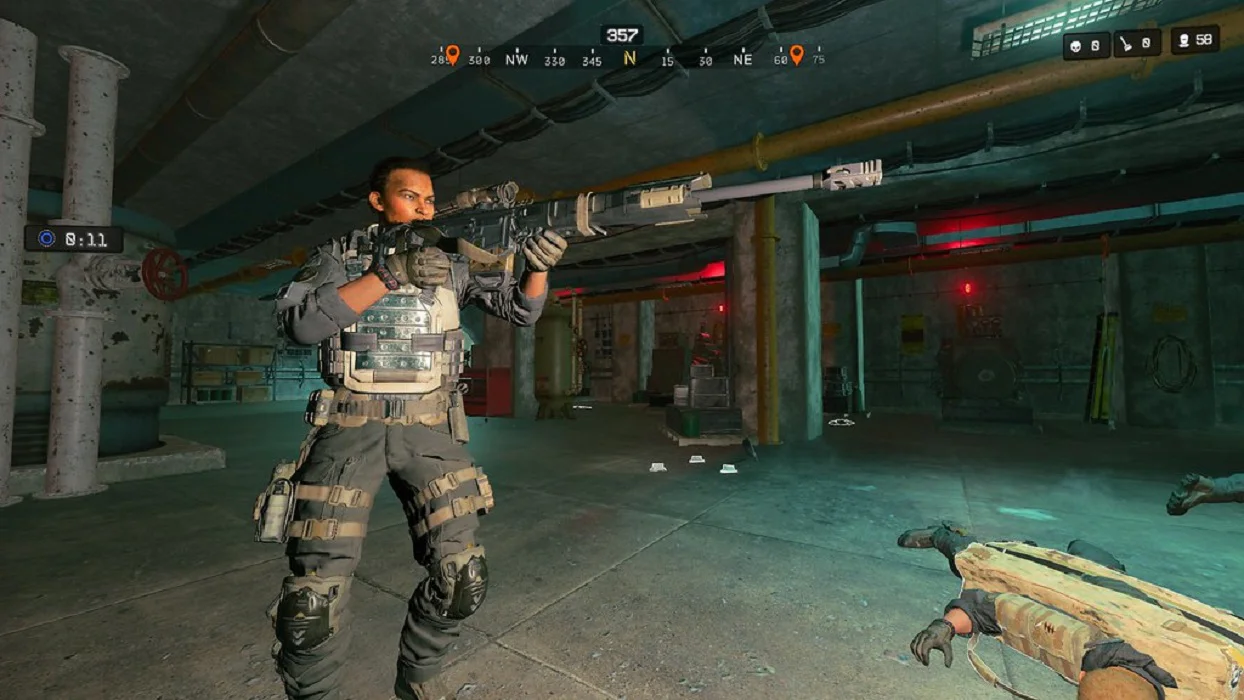Image resolution: width=1244 pixels, height=700 pixels.
Task: Click the orange marker near NE on compass
Action: point(796,54)
